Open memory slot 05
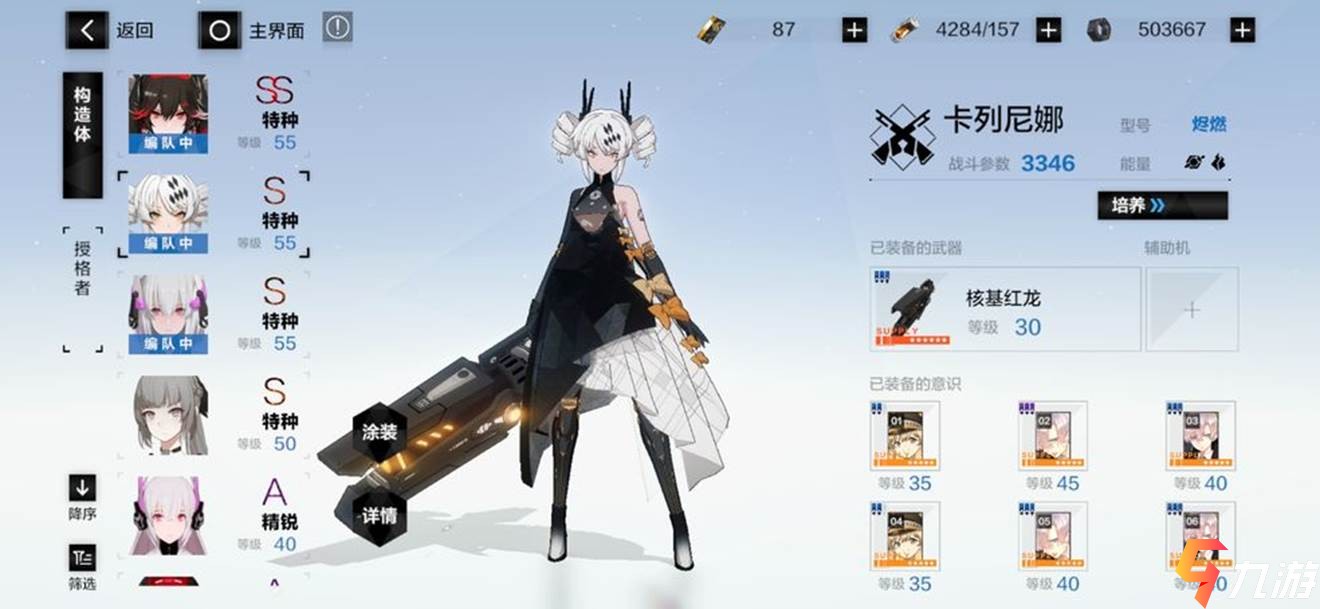 [1052, 537]
